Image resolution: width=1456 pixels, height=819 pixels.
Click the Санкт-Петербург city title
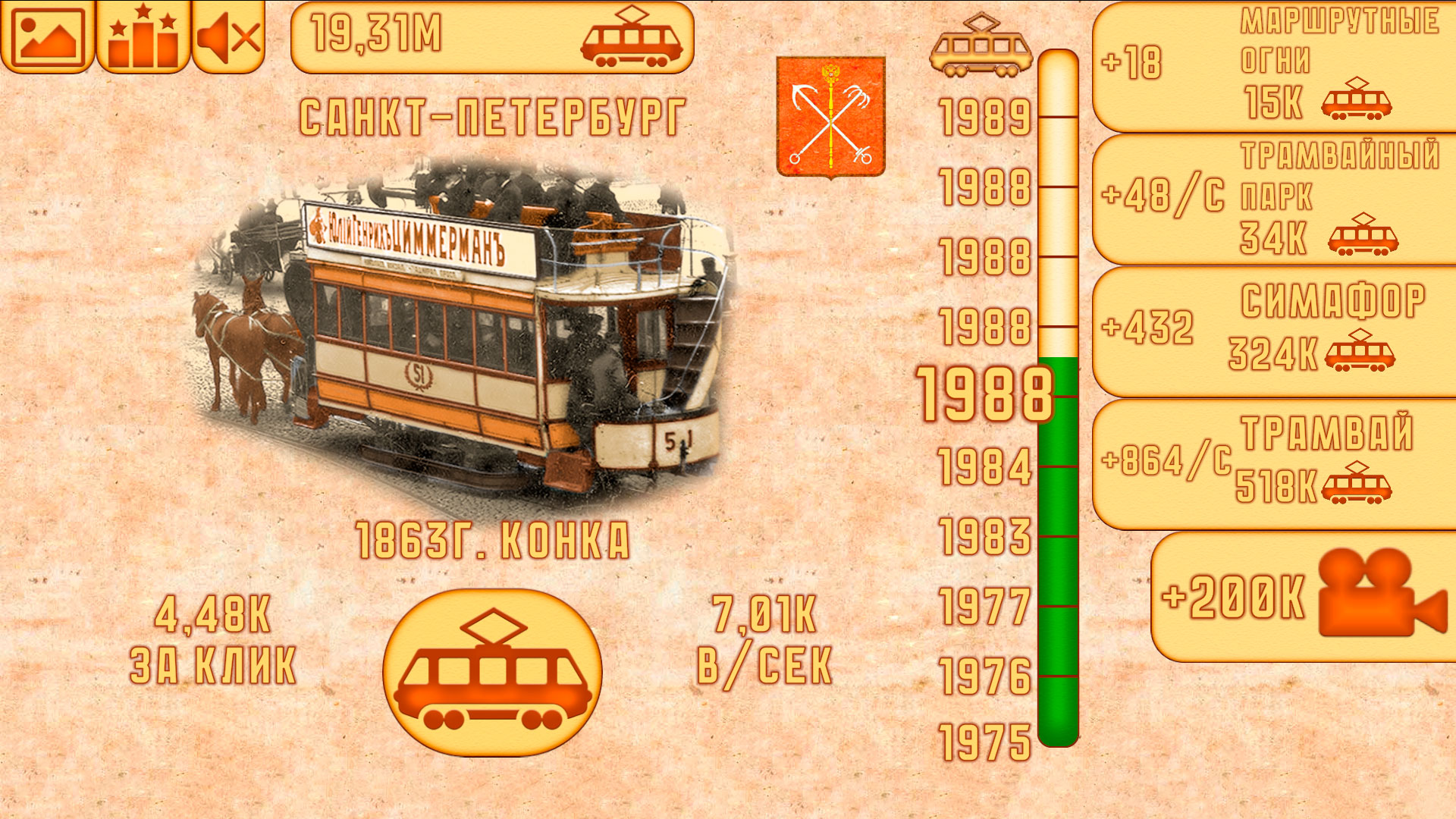[493, 115]
